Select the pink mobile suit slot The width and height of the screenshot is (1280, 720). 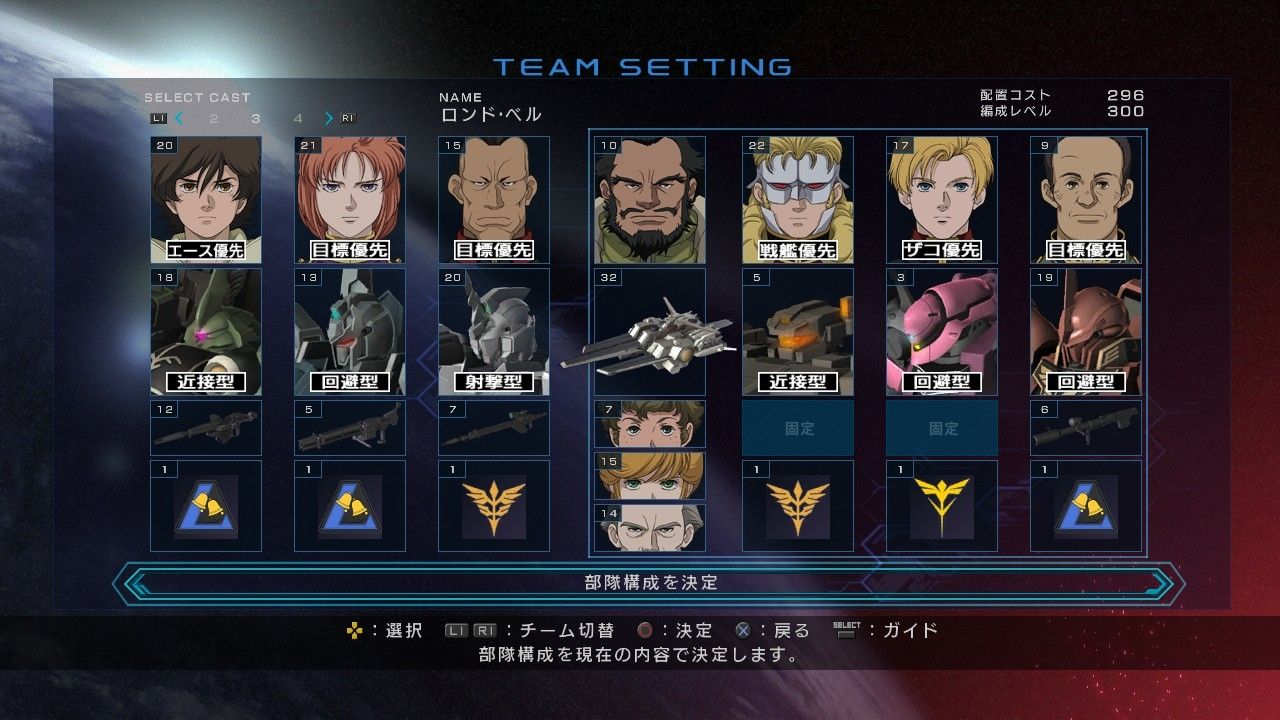click(x=942, y=331)
